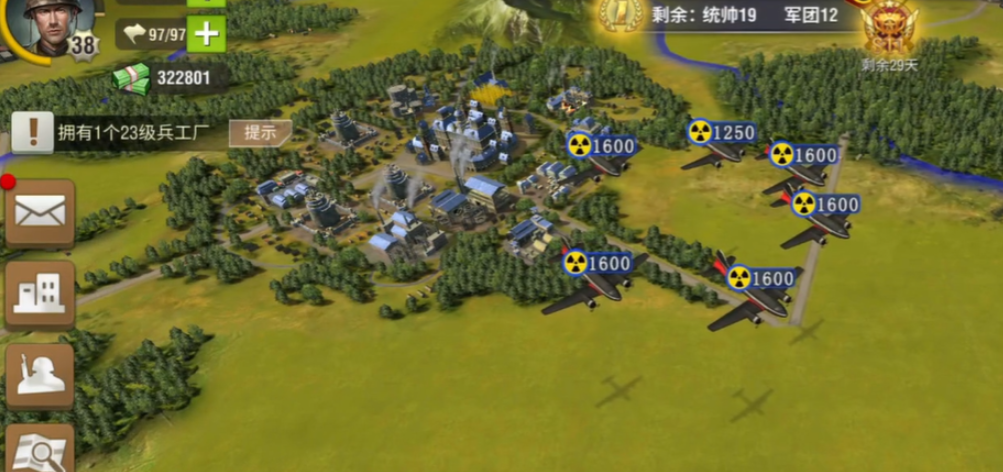Open the soldier troops menu
The image size is (1003, 472).
40,375
